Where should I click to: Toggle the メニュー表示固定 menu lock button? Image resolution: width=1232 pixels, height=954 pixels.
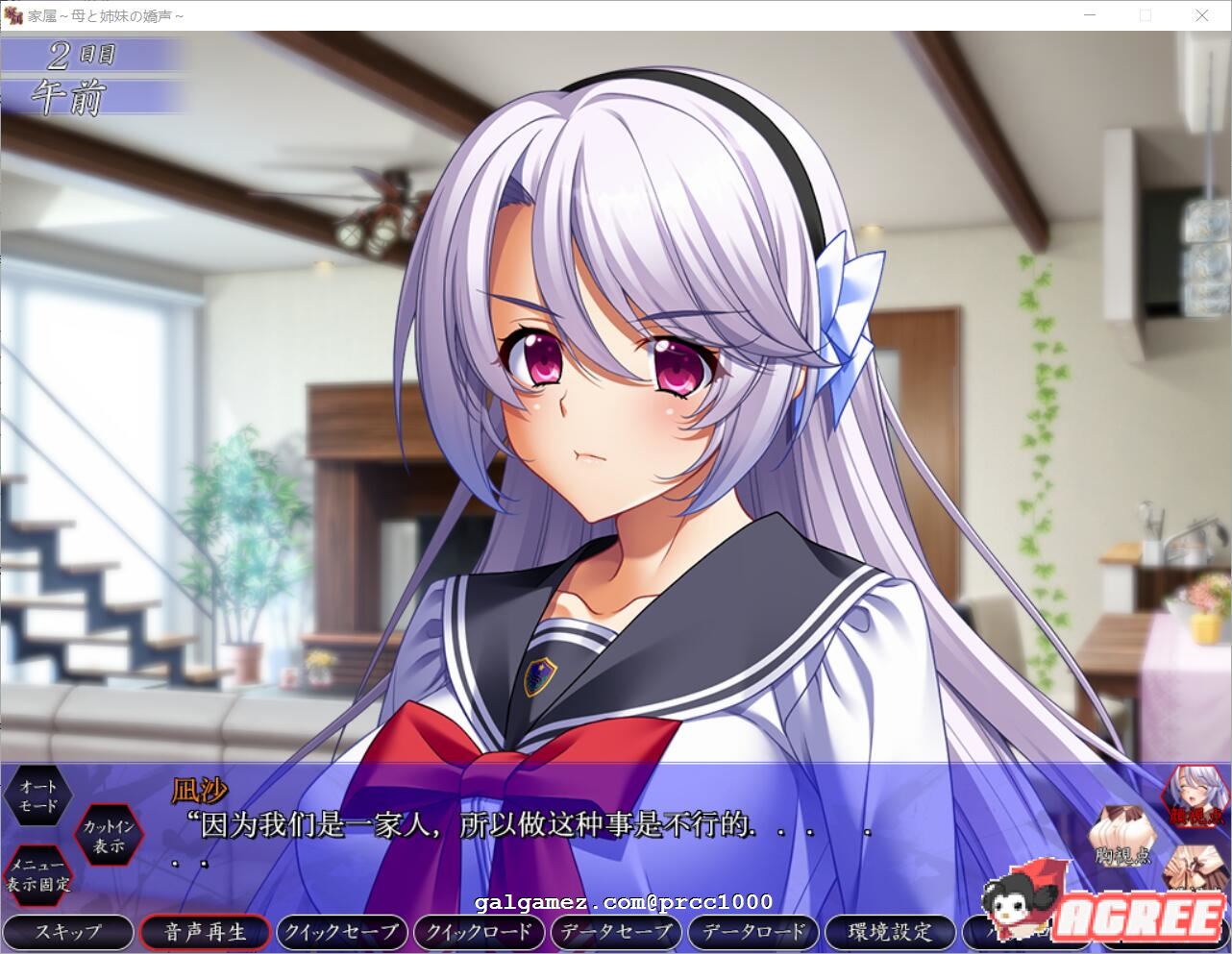(x=38, y=875)
